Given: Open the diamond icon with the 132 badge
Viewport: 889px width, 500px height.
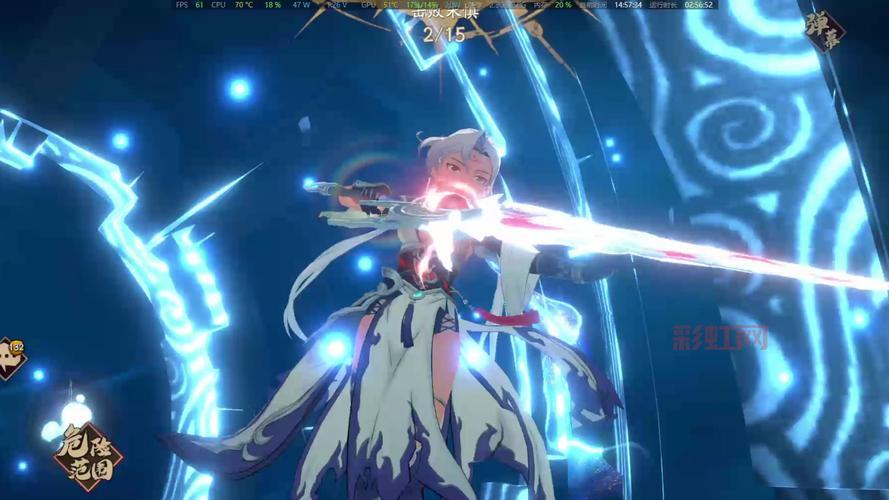Looking at the screenshot, I should 8,358.
